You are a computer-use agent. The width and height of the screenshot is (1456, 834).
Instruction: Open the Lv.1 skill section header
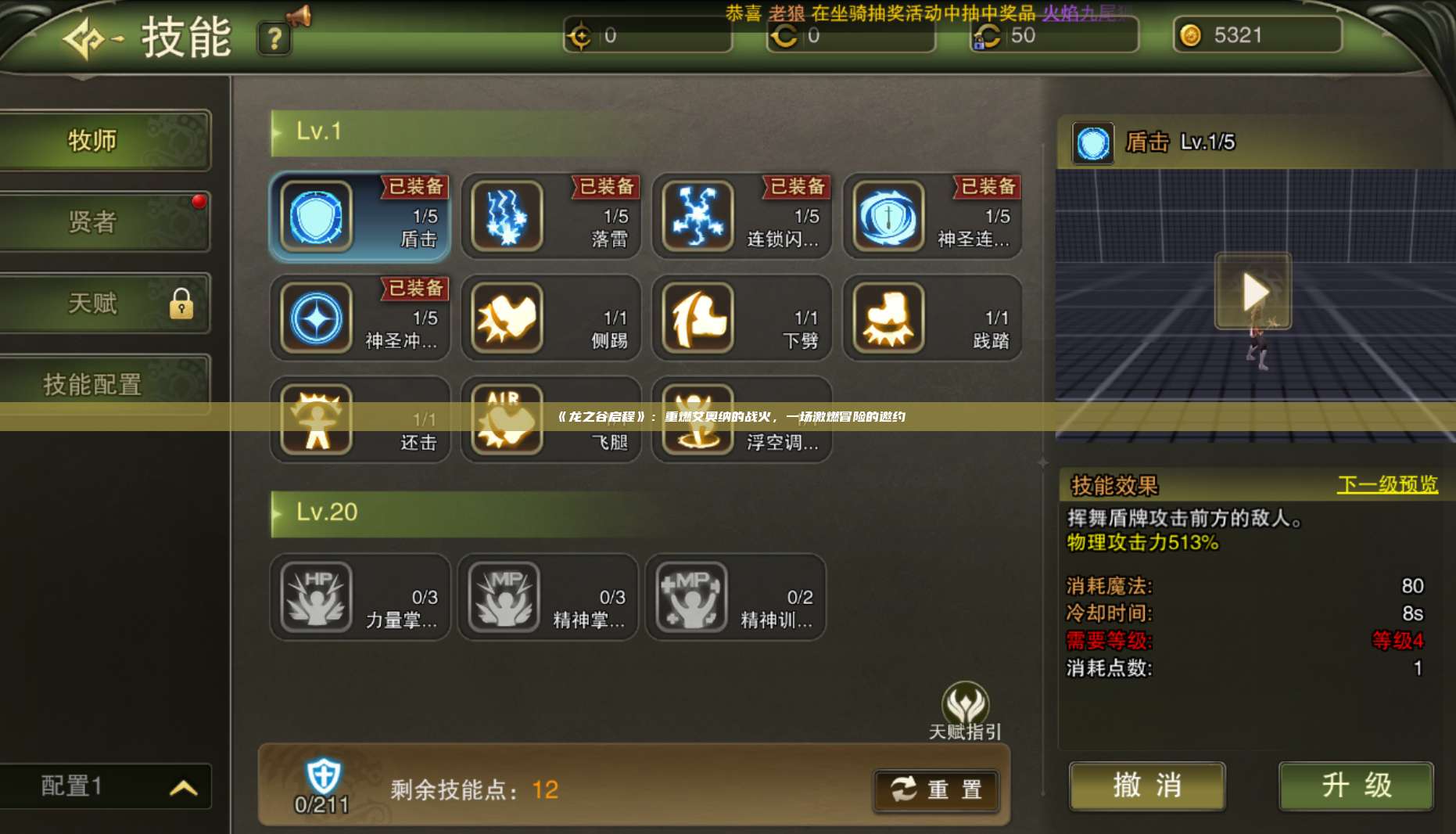(x=320, y=131)
